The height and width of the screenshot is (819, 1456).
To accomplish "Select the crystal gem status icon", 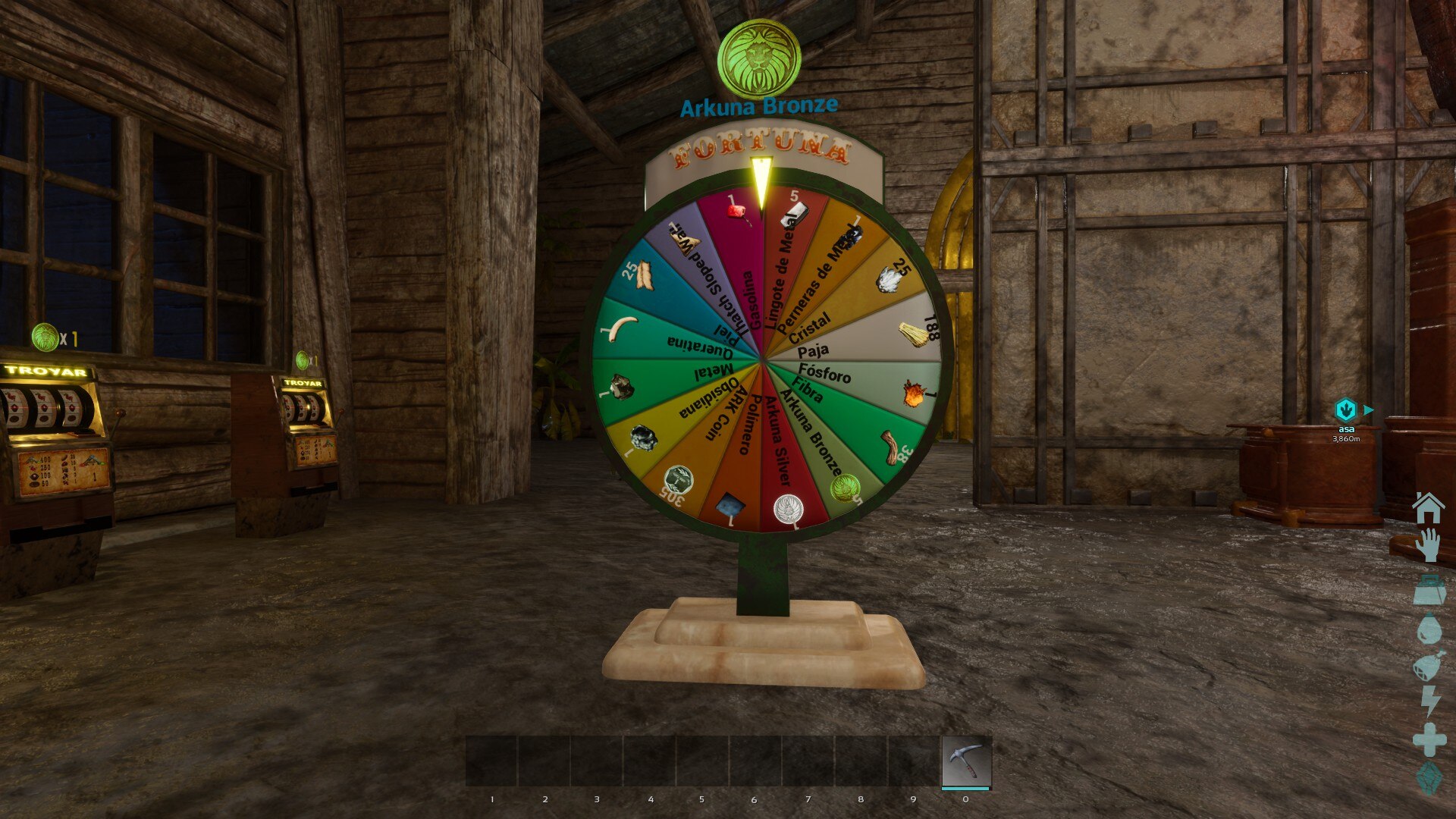I will point(1429,779).
